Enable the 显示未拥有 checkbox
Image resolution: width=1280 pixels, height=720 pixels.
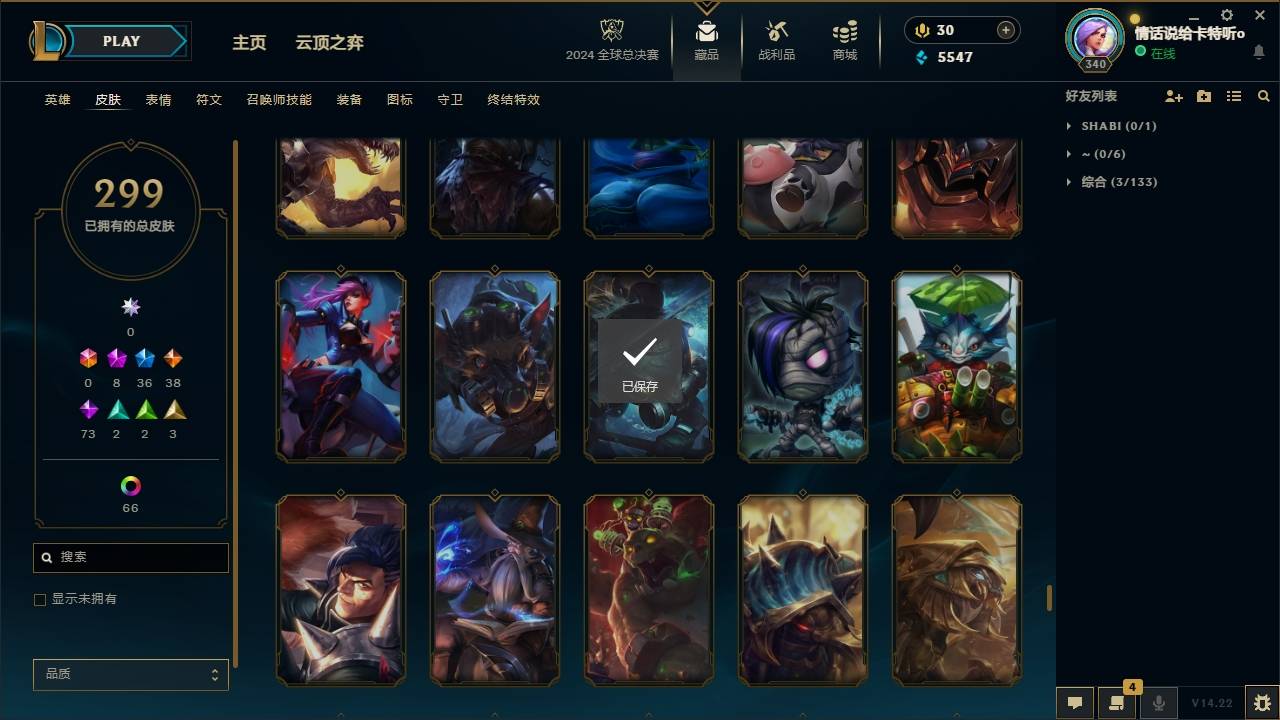(x=40, y=599)
